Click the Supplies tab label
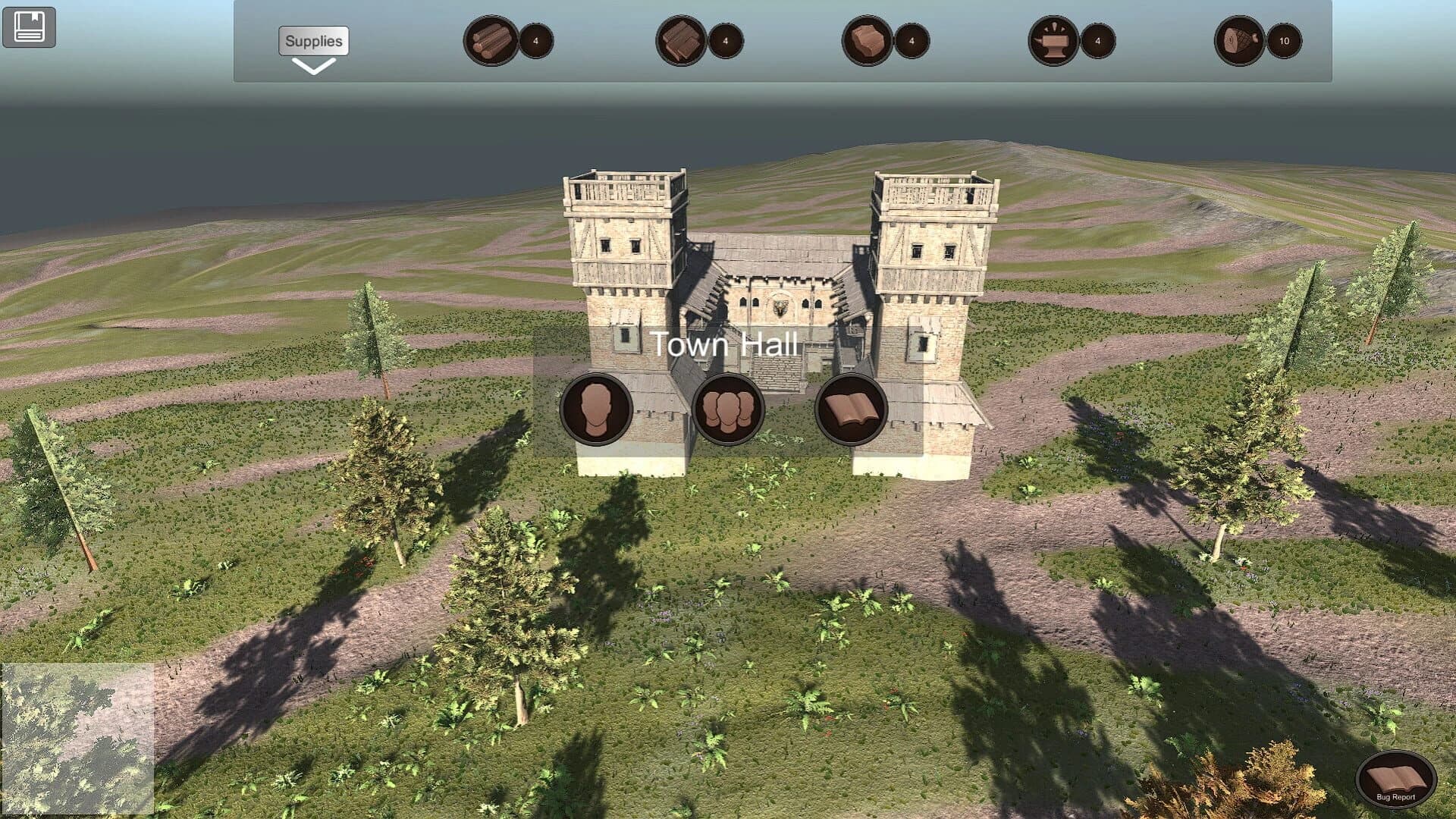1456x819 pixels. (313, 42)
